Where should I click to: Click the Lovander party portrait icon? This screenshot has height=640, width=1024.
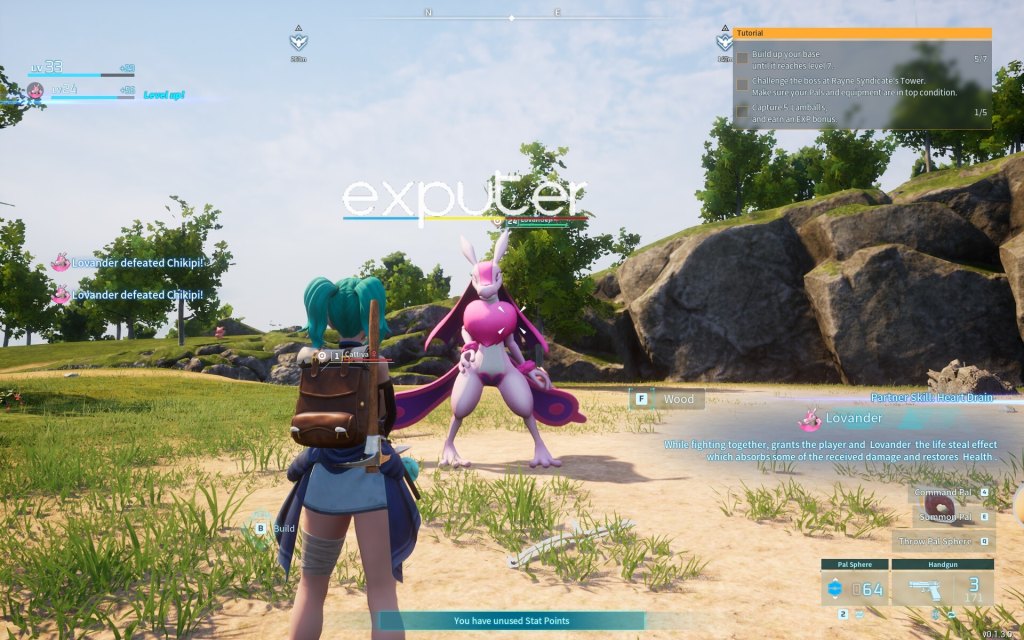[35, 91]
